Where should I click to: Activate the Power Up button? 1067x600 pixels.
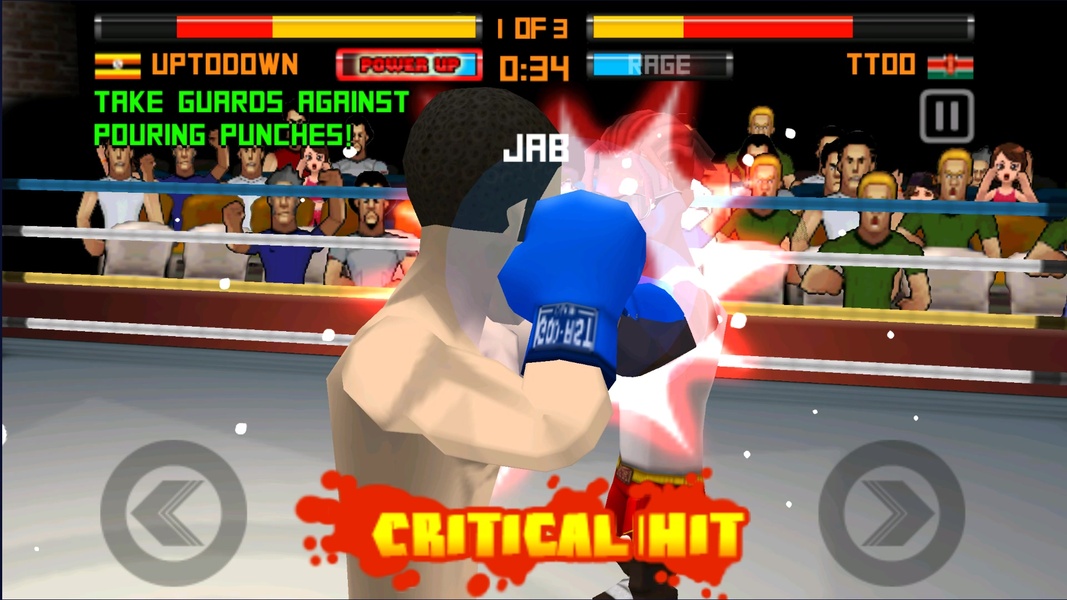(x=409, y=66)
